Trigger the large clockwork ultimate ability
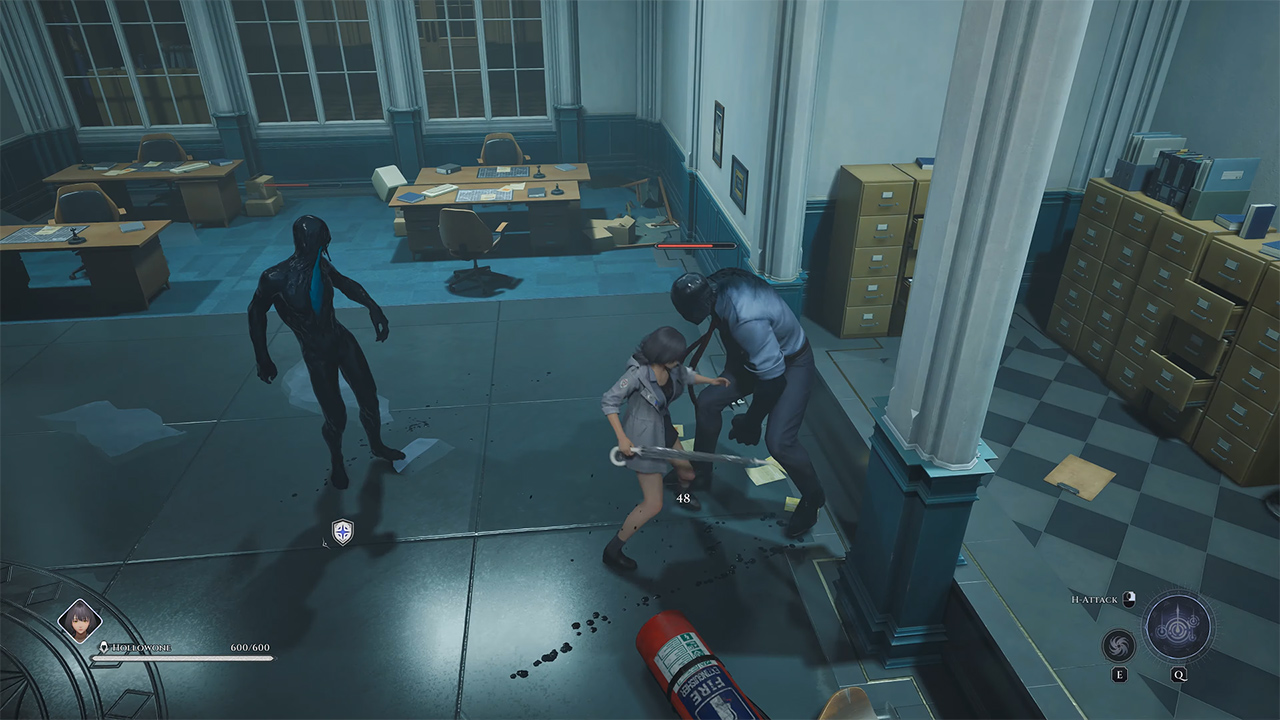The height and width of the screenshot is (720, 1280). [x=1178, y=627]
